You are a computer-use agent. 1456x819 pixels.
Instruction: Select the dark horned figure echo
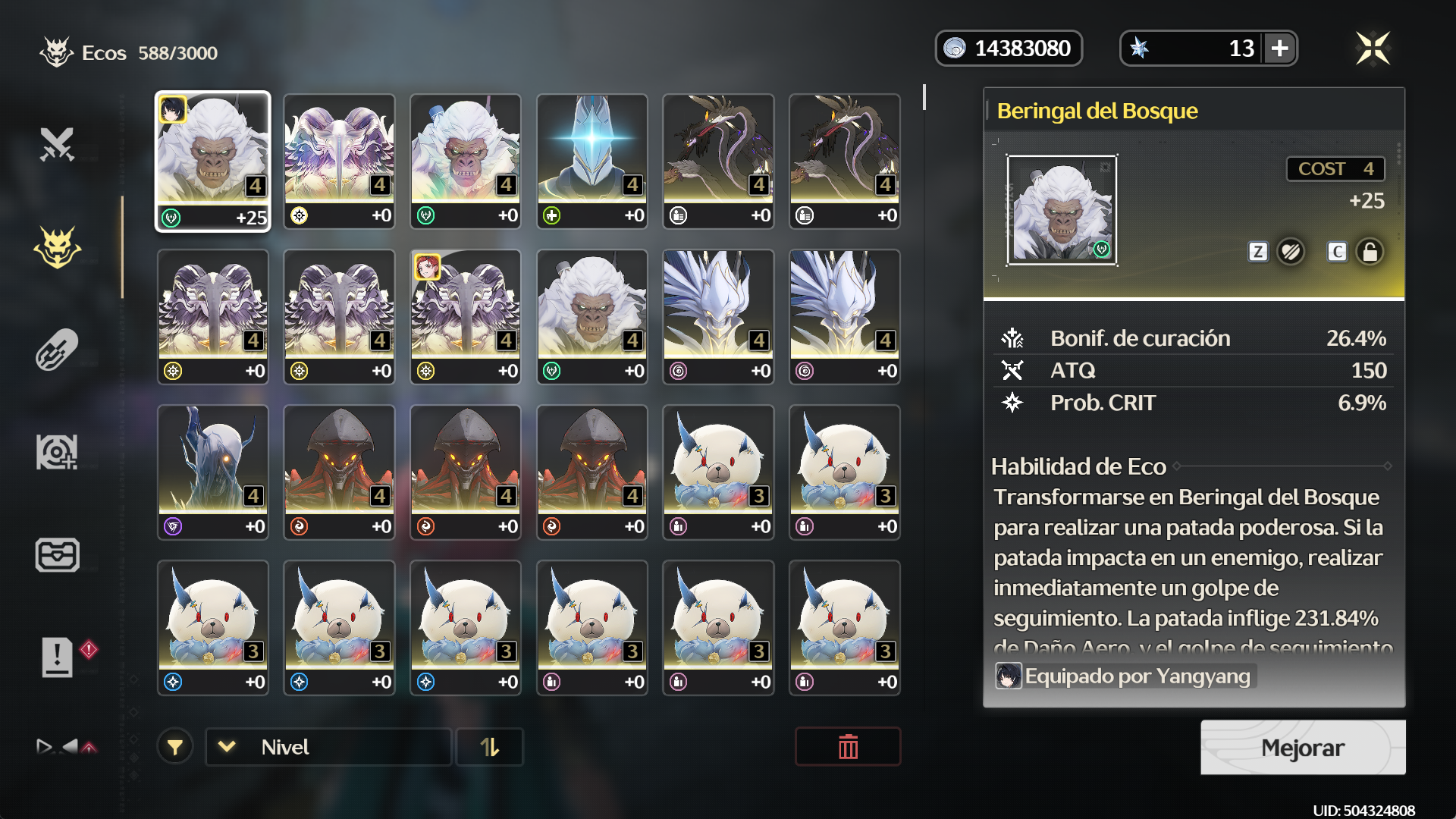click(212, 472)
